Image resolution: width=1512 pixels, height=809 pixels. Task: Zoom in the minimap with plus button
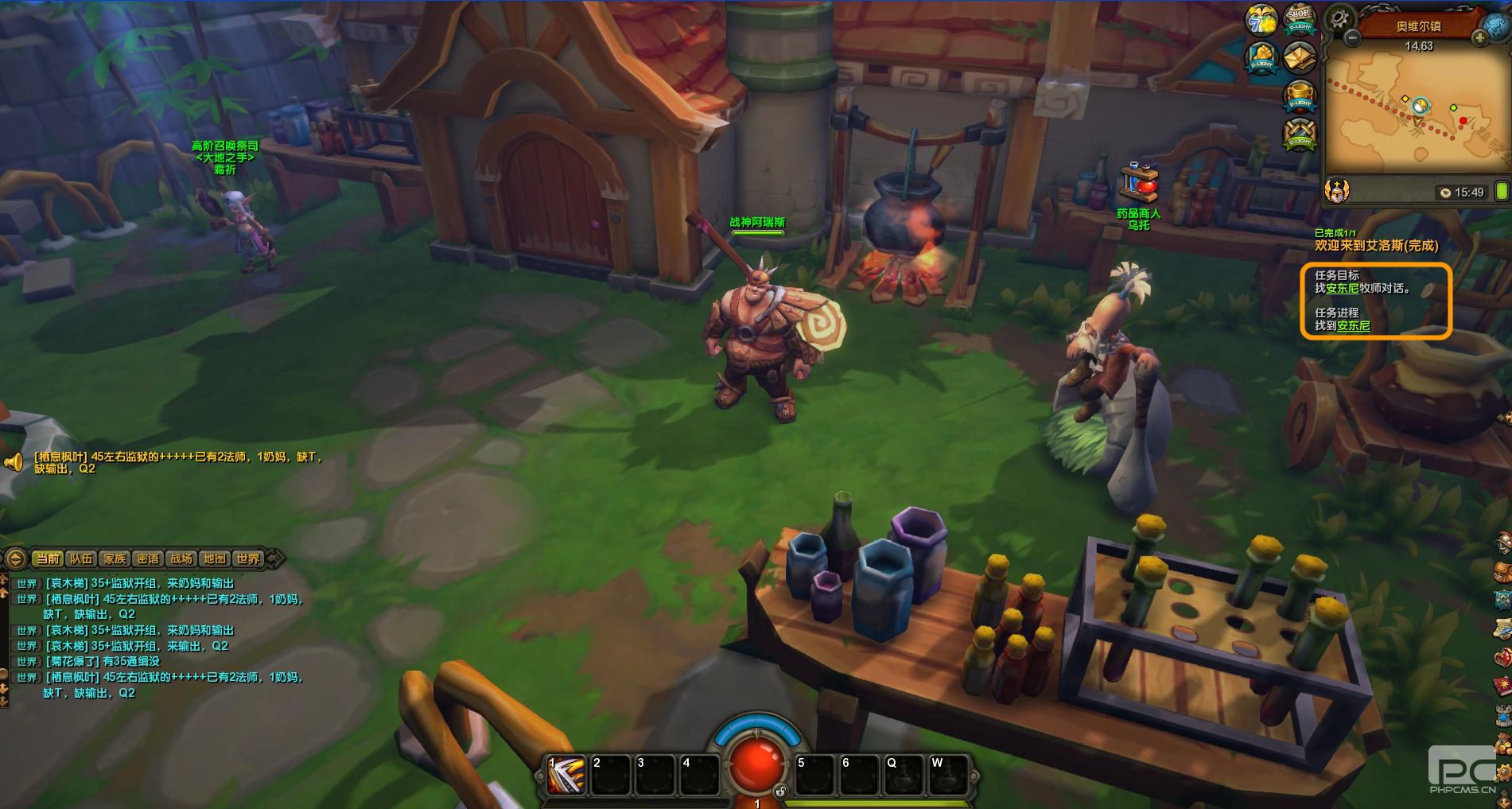point(1479,37)
